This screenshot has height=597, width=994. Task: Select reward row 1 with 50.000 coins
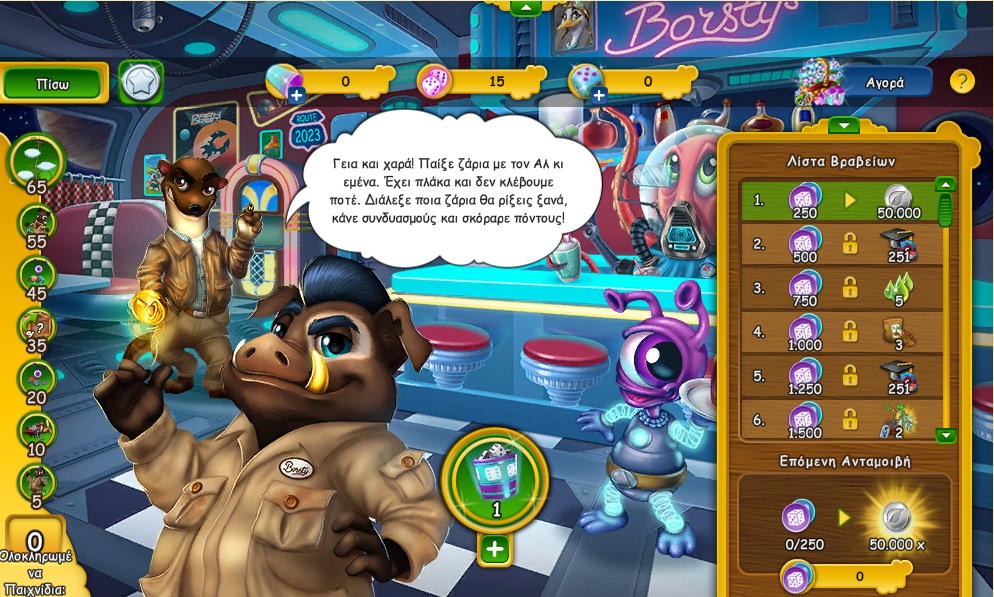pos(838,200)
